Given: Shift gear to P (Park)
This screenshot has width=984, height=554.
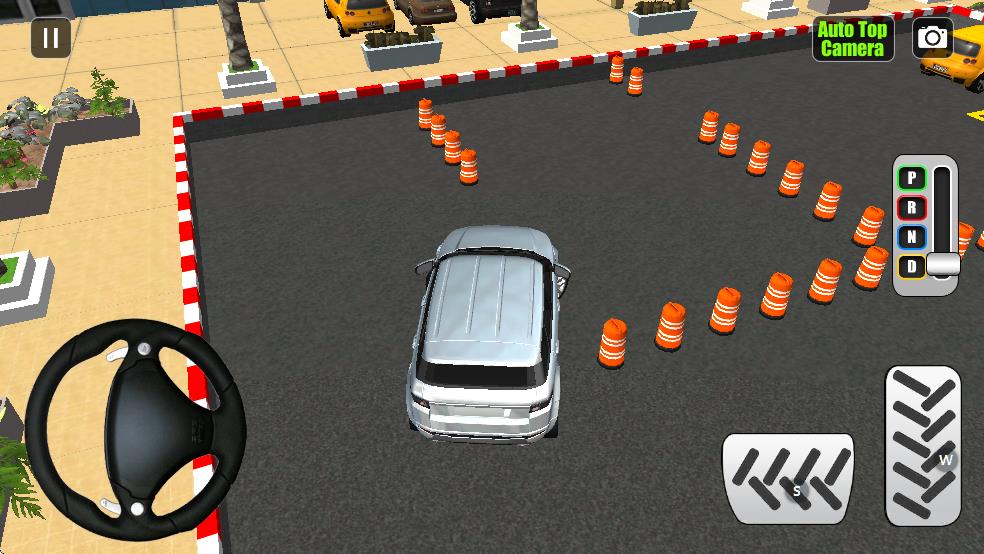Looking at the screenshot, I should [911, 179].
